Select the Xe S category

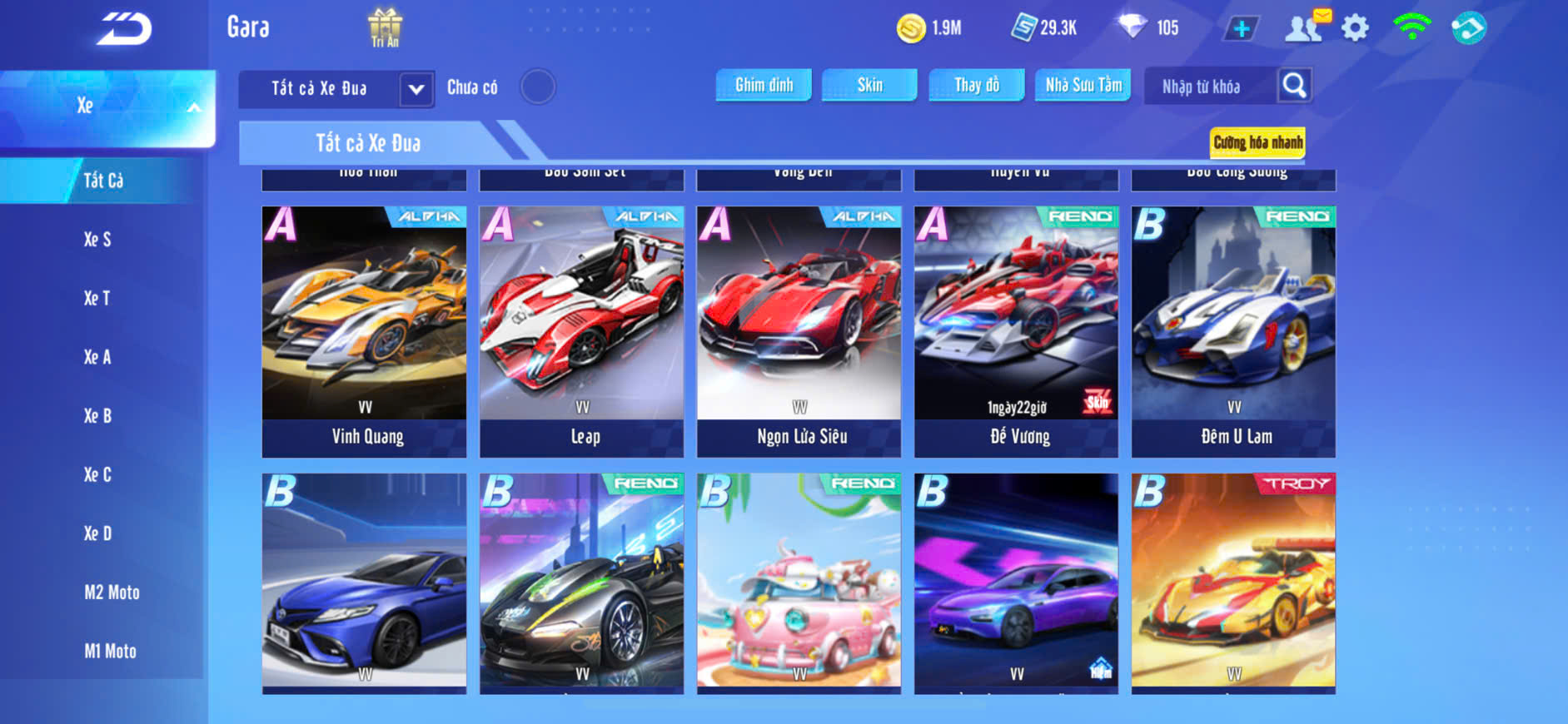97,240
